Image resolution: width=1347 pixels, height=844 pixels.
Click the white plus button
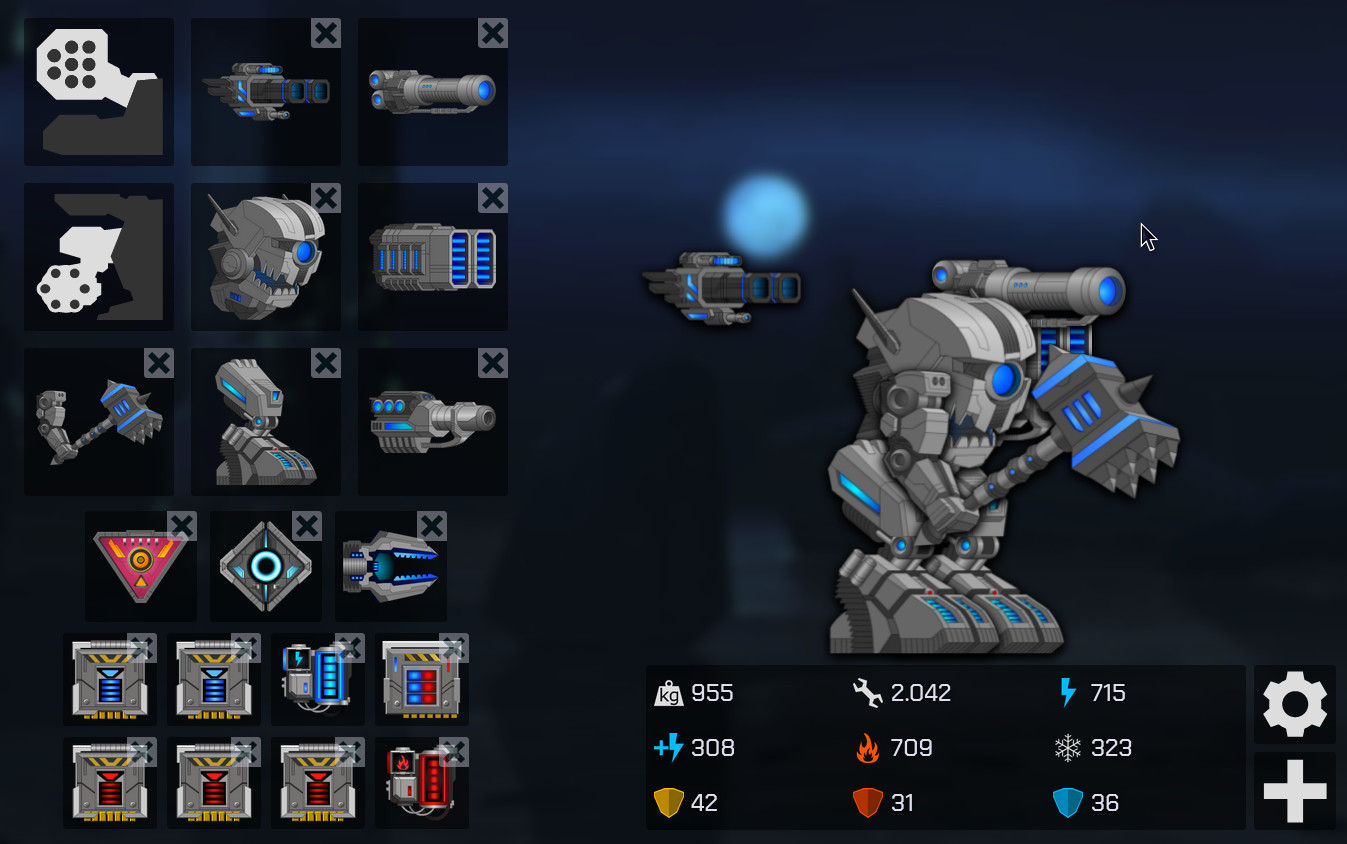pos(1294,790)
